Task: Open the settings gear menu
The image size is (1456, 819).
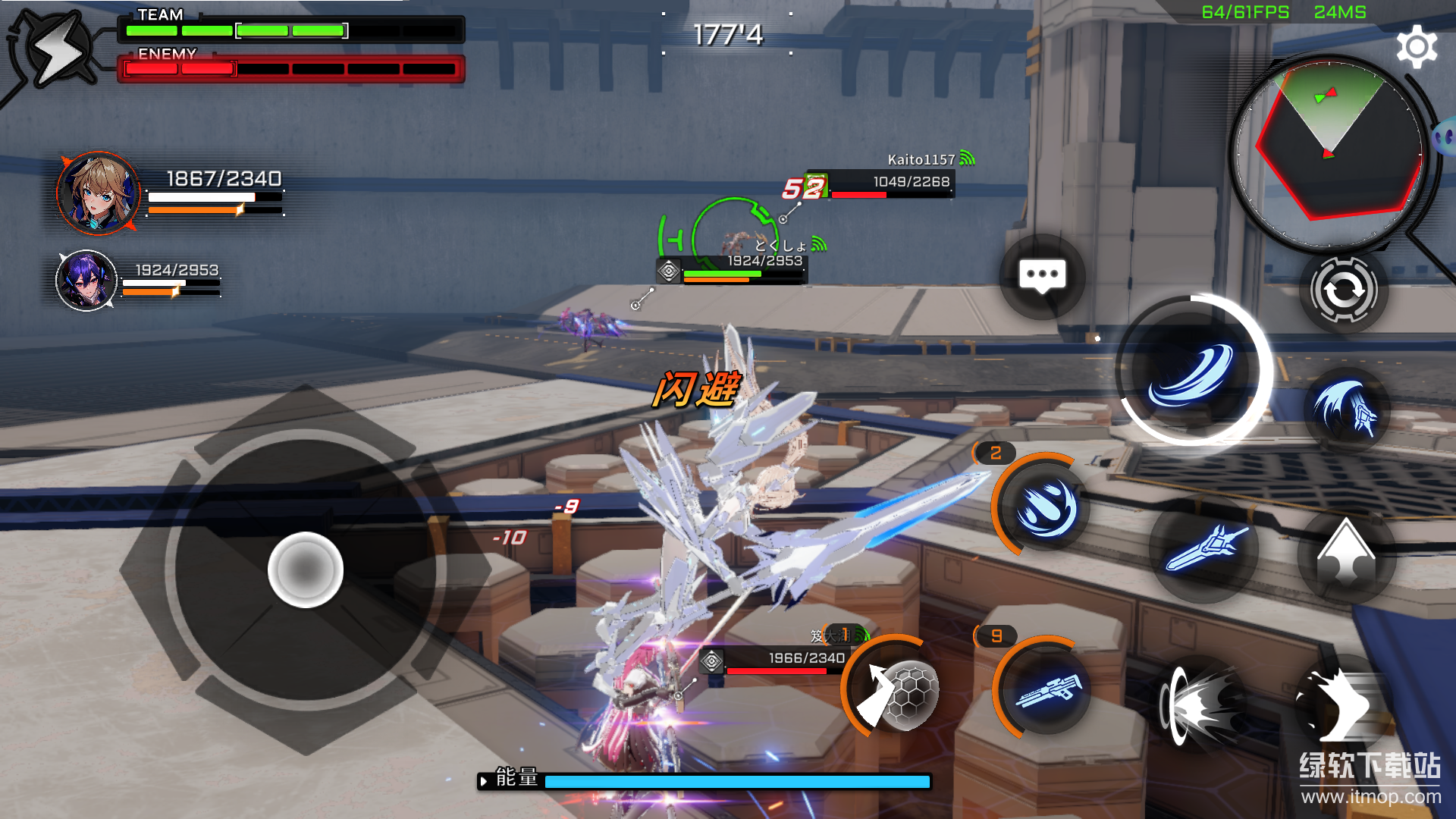Action: [1416, 47]
